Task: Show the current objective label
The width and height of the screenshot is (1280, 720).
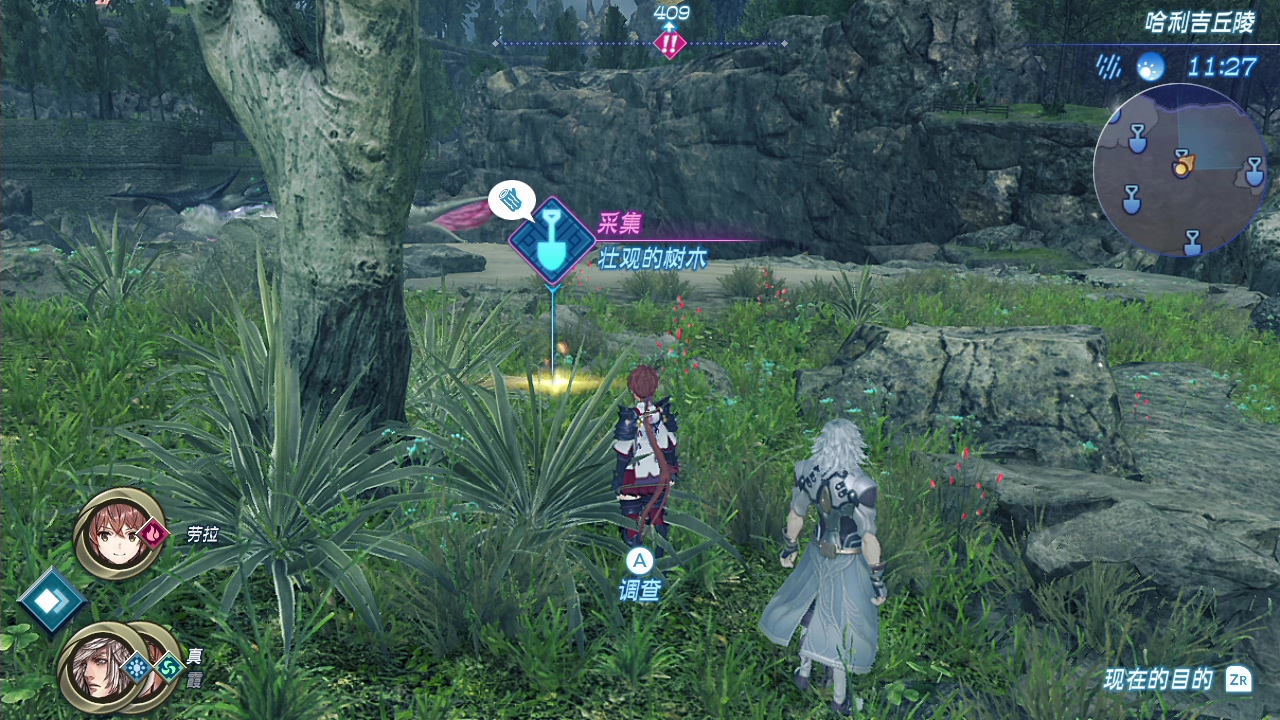Action: click(x=1158, y=680)
